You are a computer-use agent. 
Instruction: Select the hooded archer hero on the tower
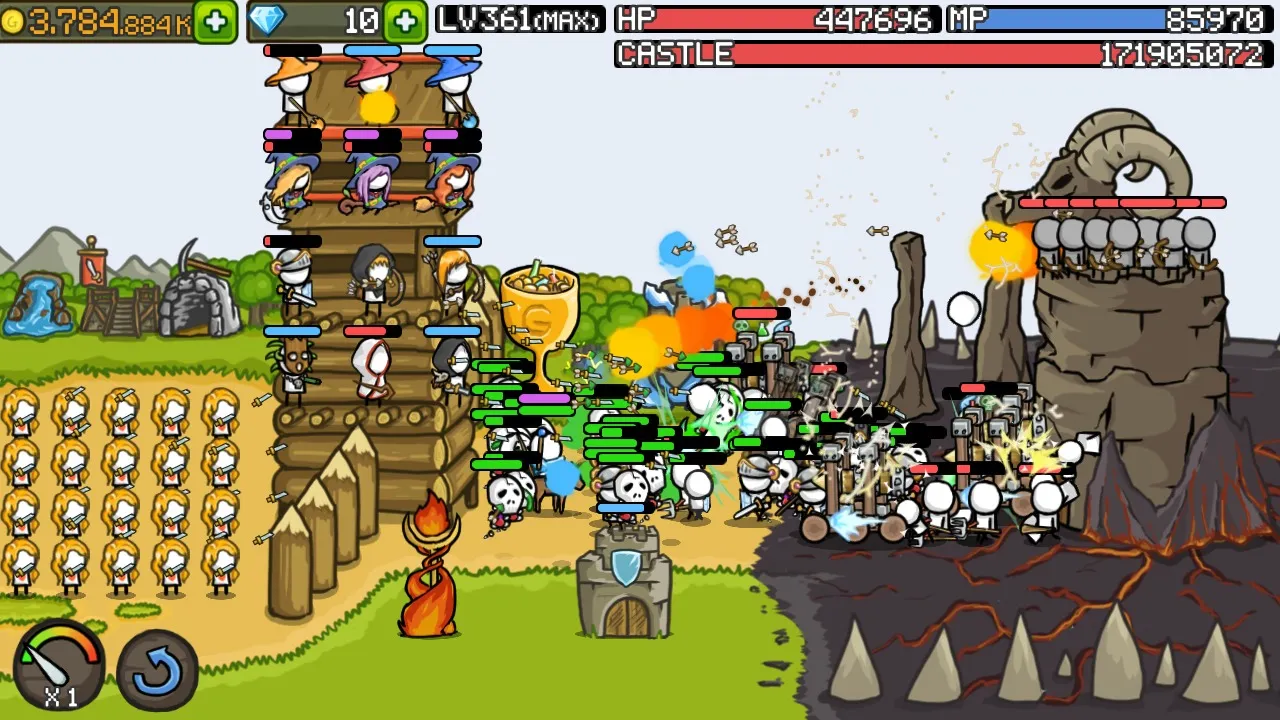pyautogui.click(x=372, y=280)
